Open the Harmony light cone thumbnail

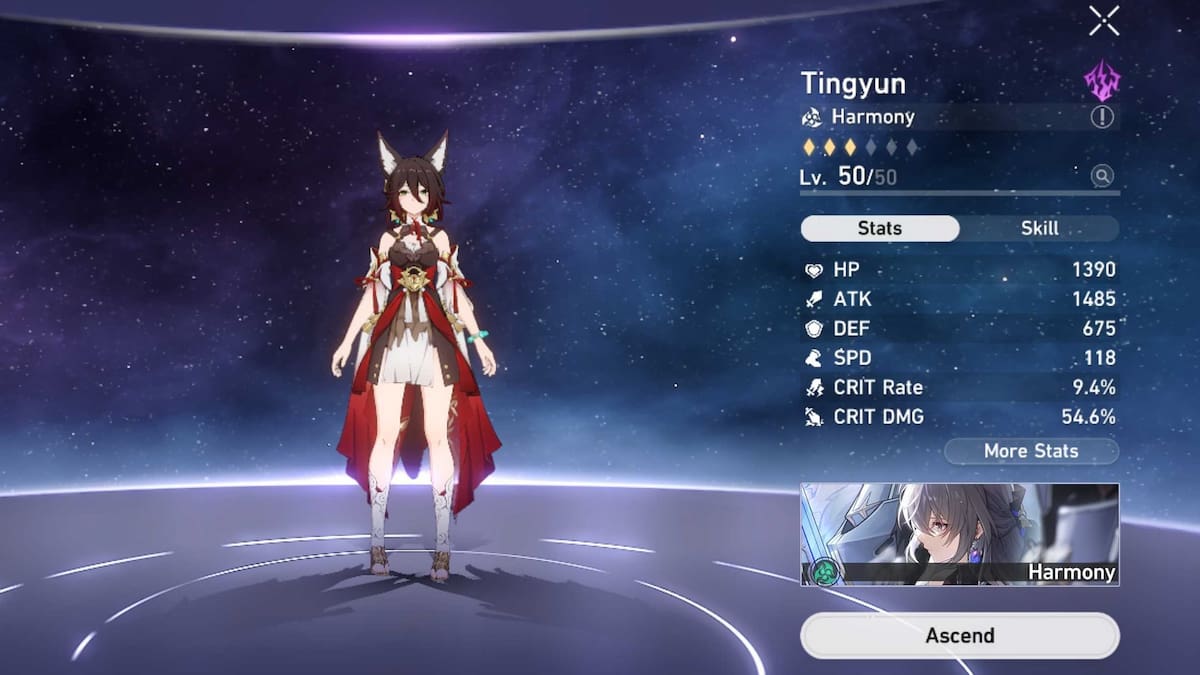point(959,534)
